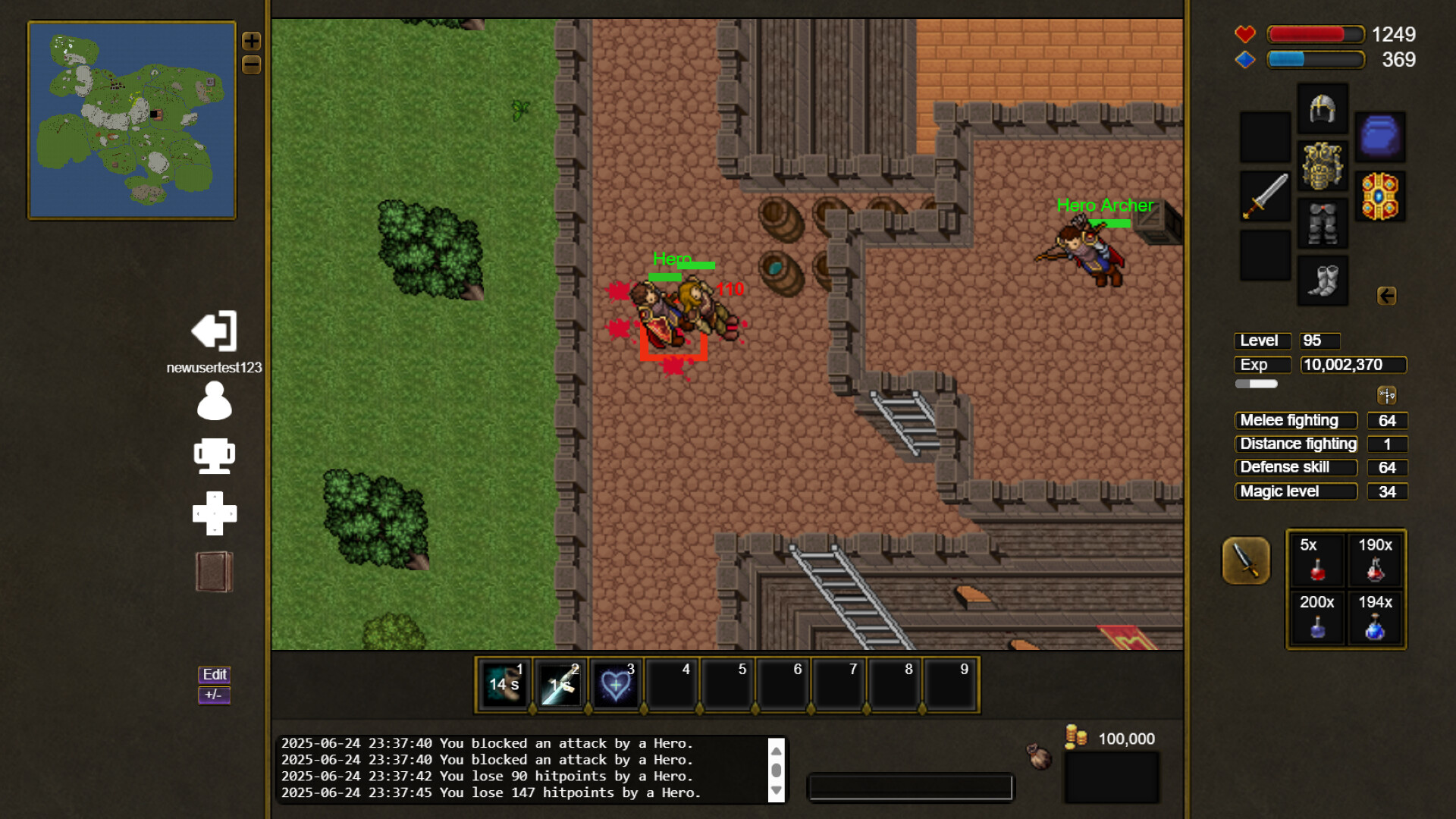
Task: Click the golden shield amulet slot
Action: point(1380,196)
